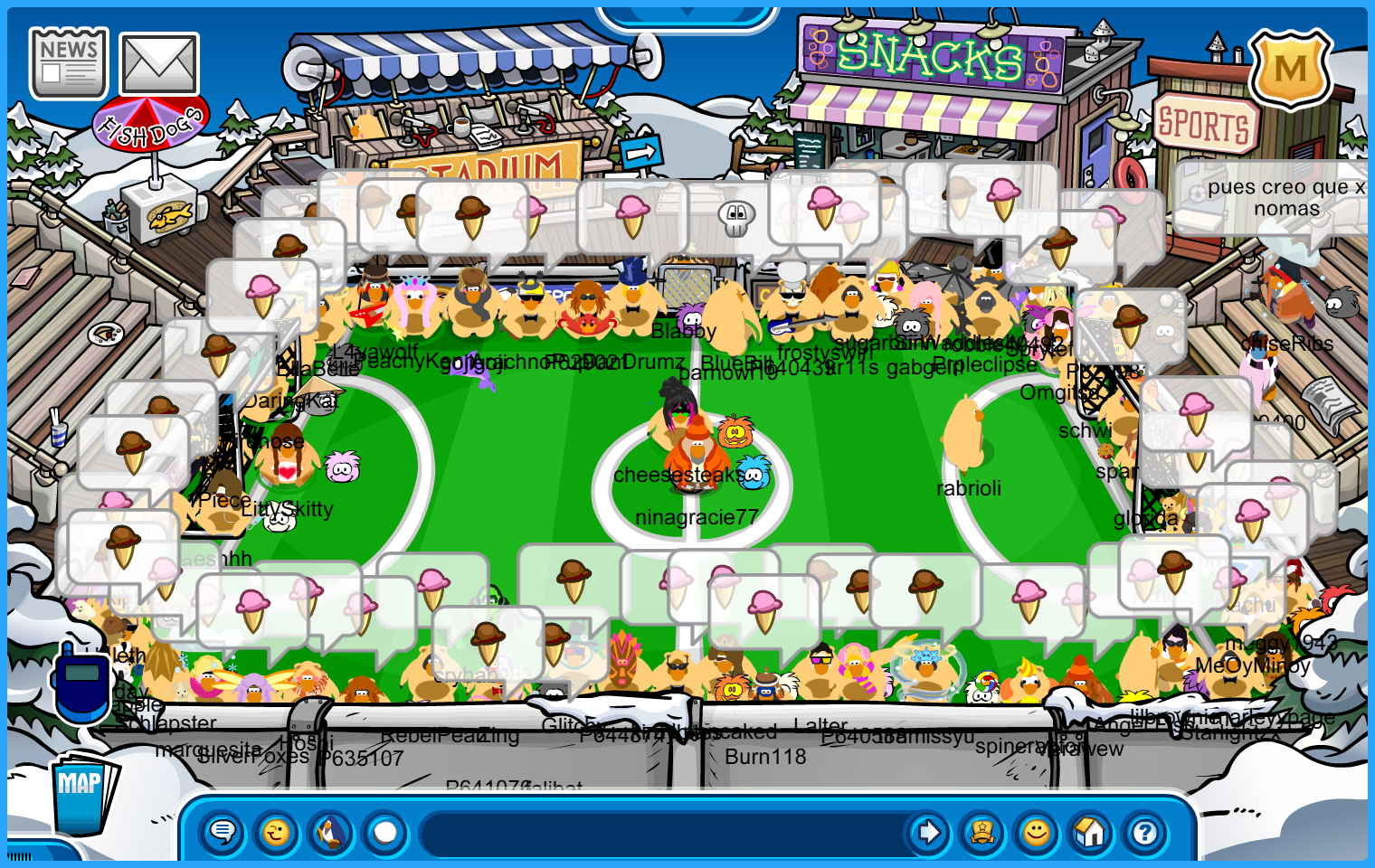Click the gold moderator M badge
Screen dimensions: 1375x868
[1291, 69]
